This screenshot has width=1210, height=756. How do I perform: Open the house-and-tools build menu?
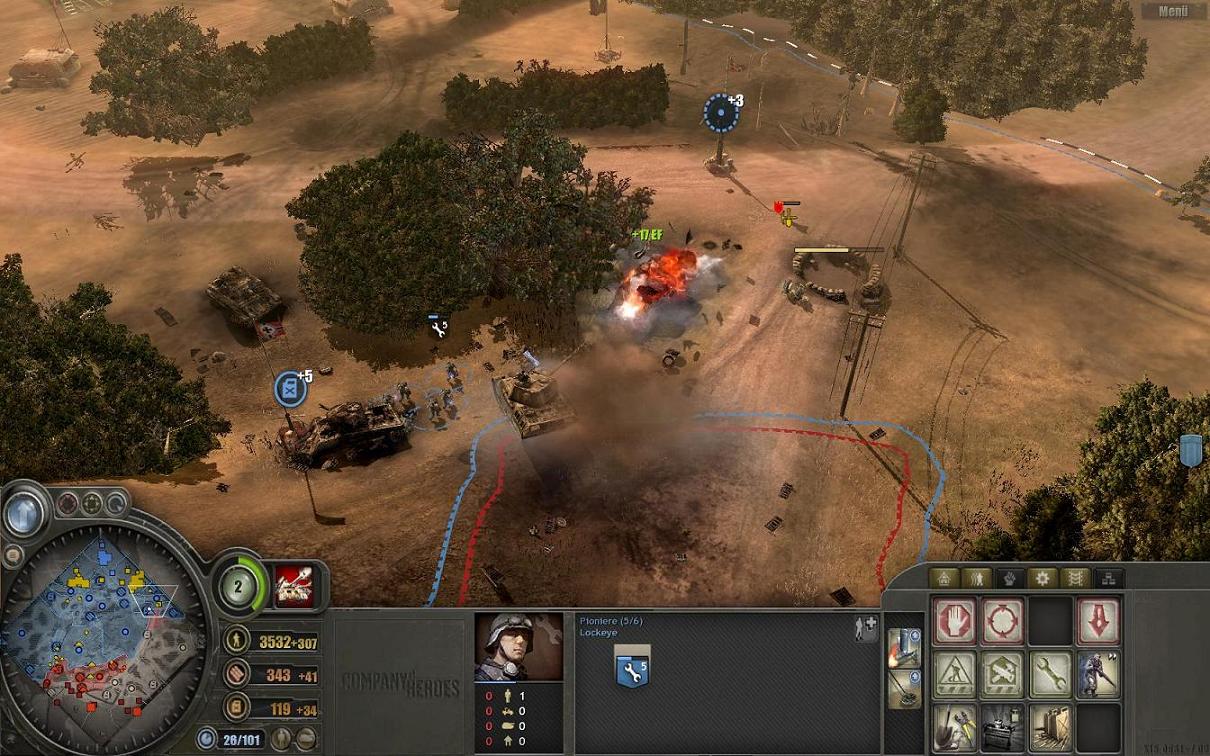(1002, 675)
